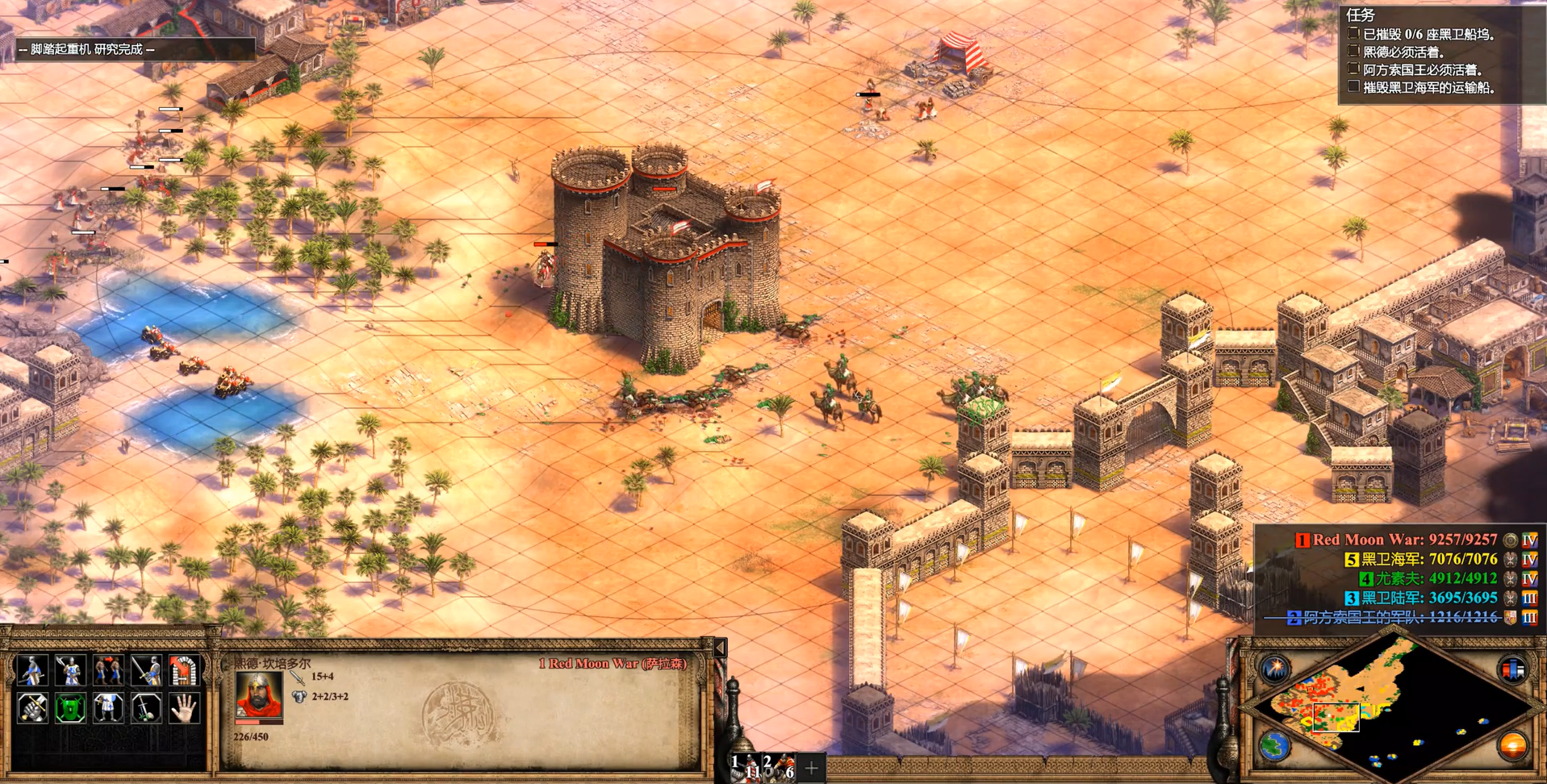
Task: Click the open hand stop command
Action: [184, 708]
